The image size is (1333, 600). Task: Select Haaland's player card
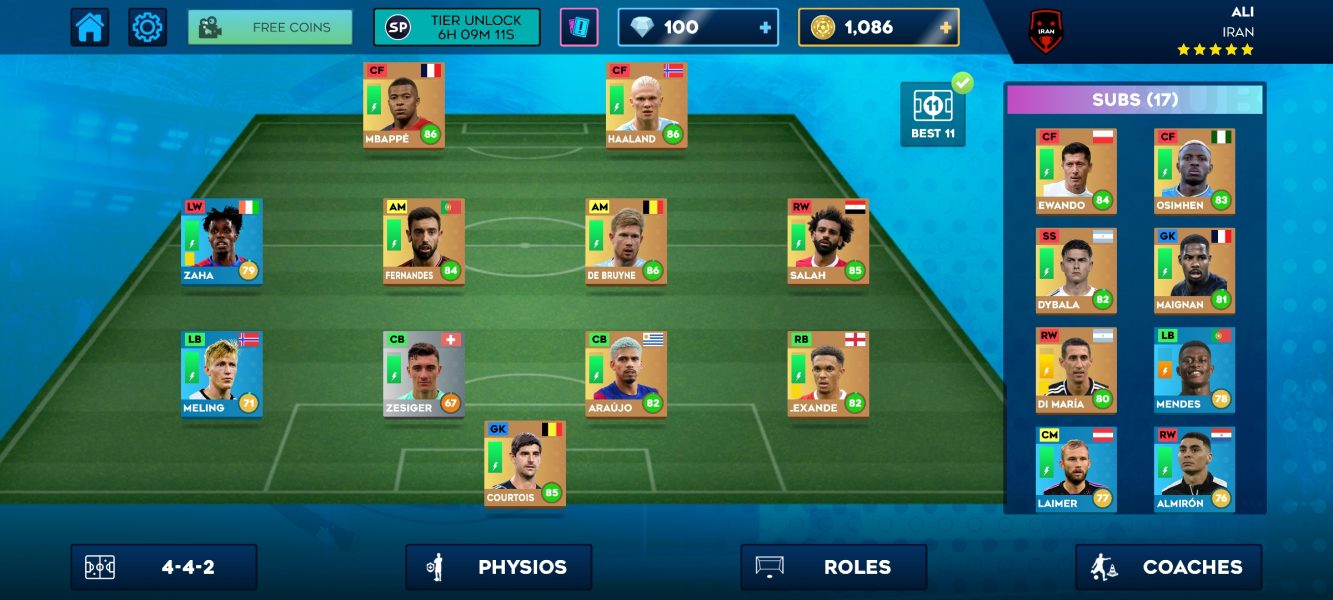(x=646, y=104)
